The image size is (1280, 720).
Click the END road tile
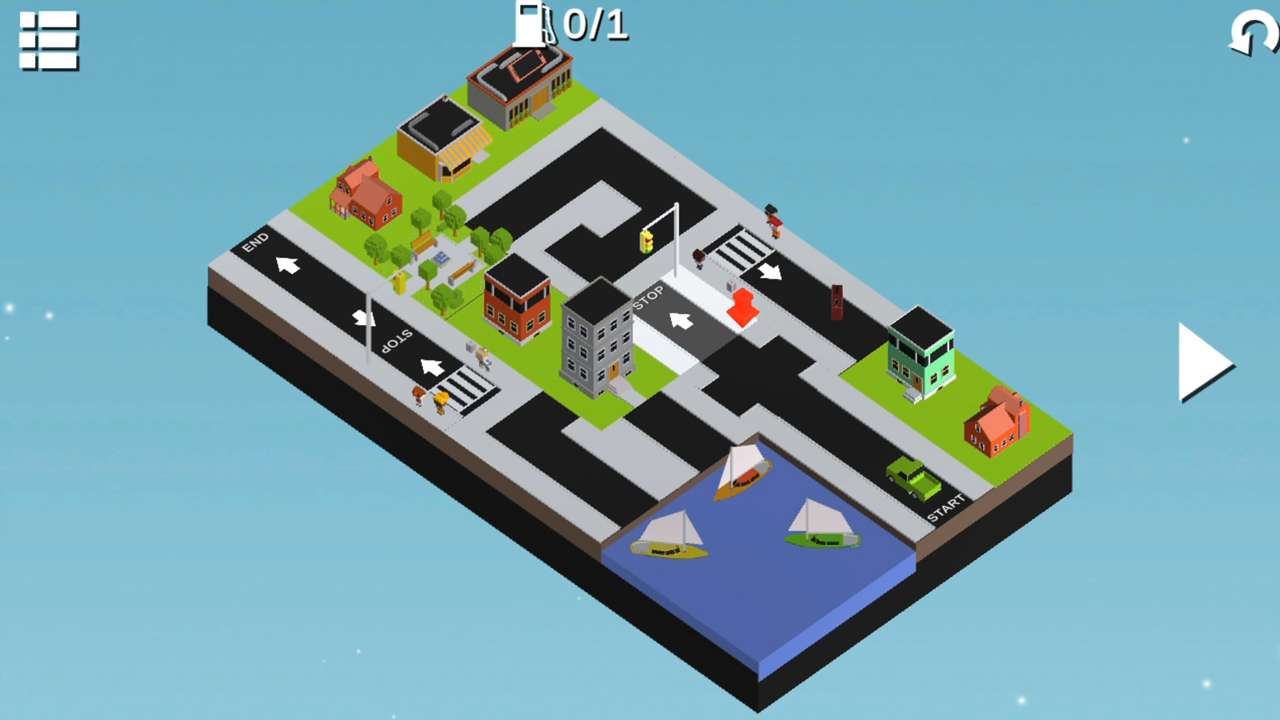[x=257, y=240]
